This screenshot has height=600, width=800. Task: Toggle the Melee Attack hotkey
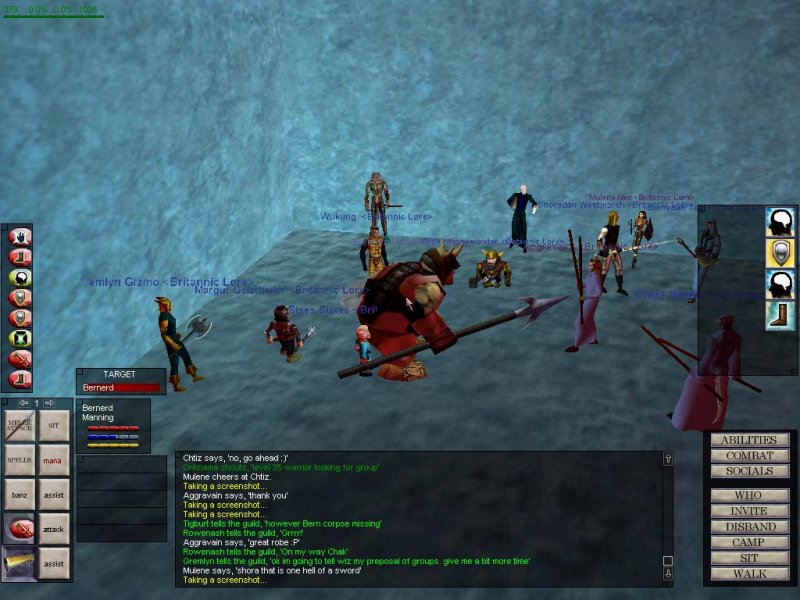[21, 426]
